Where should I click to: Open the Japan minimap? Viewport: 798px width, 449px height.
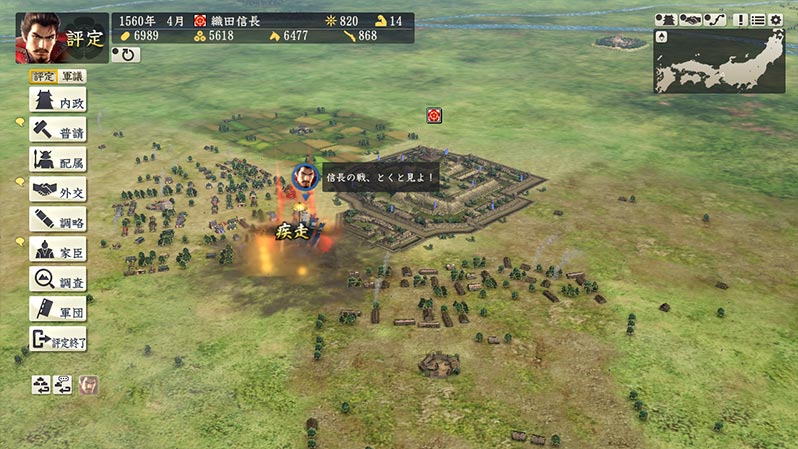point(719,60)
